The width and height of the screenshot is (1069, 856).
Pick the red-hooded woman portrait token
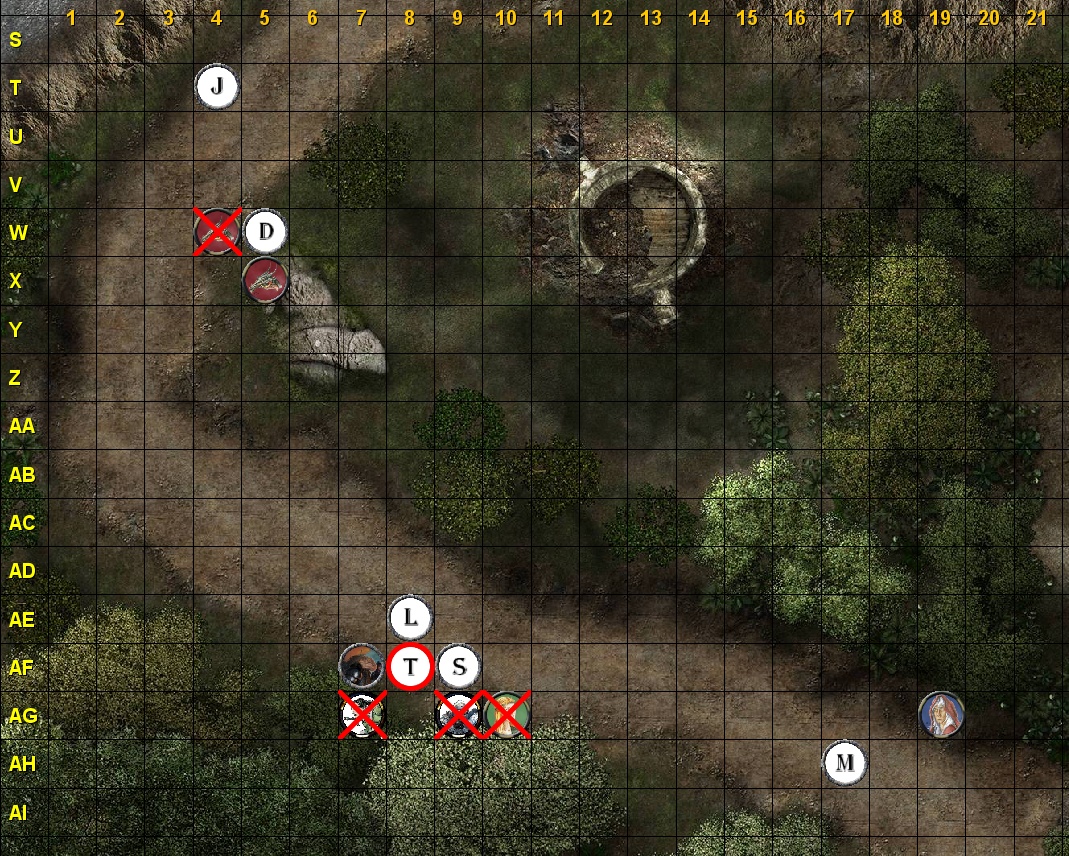click(x=941, y=714)
